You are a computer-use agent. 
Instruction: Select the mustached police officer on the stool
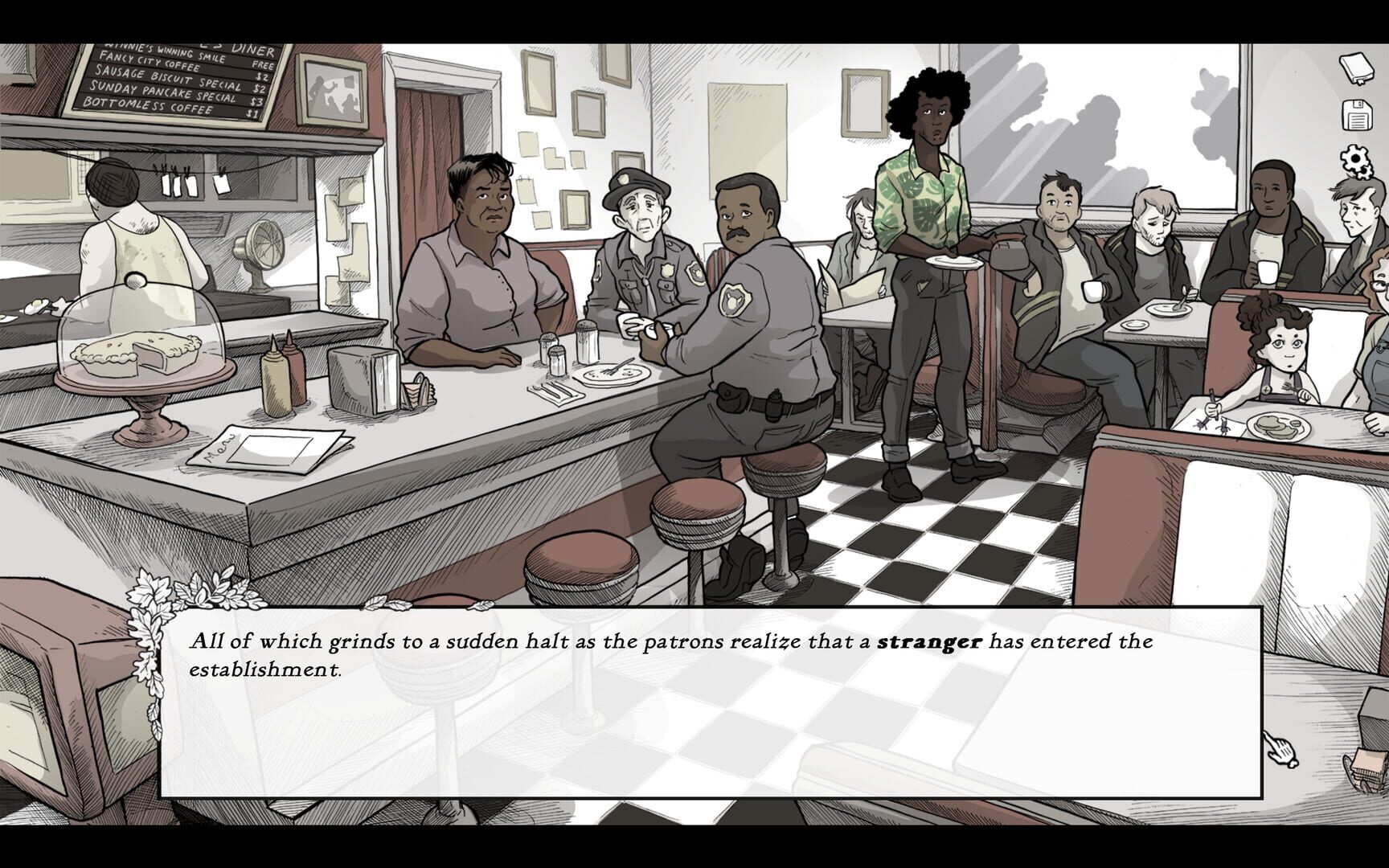tap(748, 265)
